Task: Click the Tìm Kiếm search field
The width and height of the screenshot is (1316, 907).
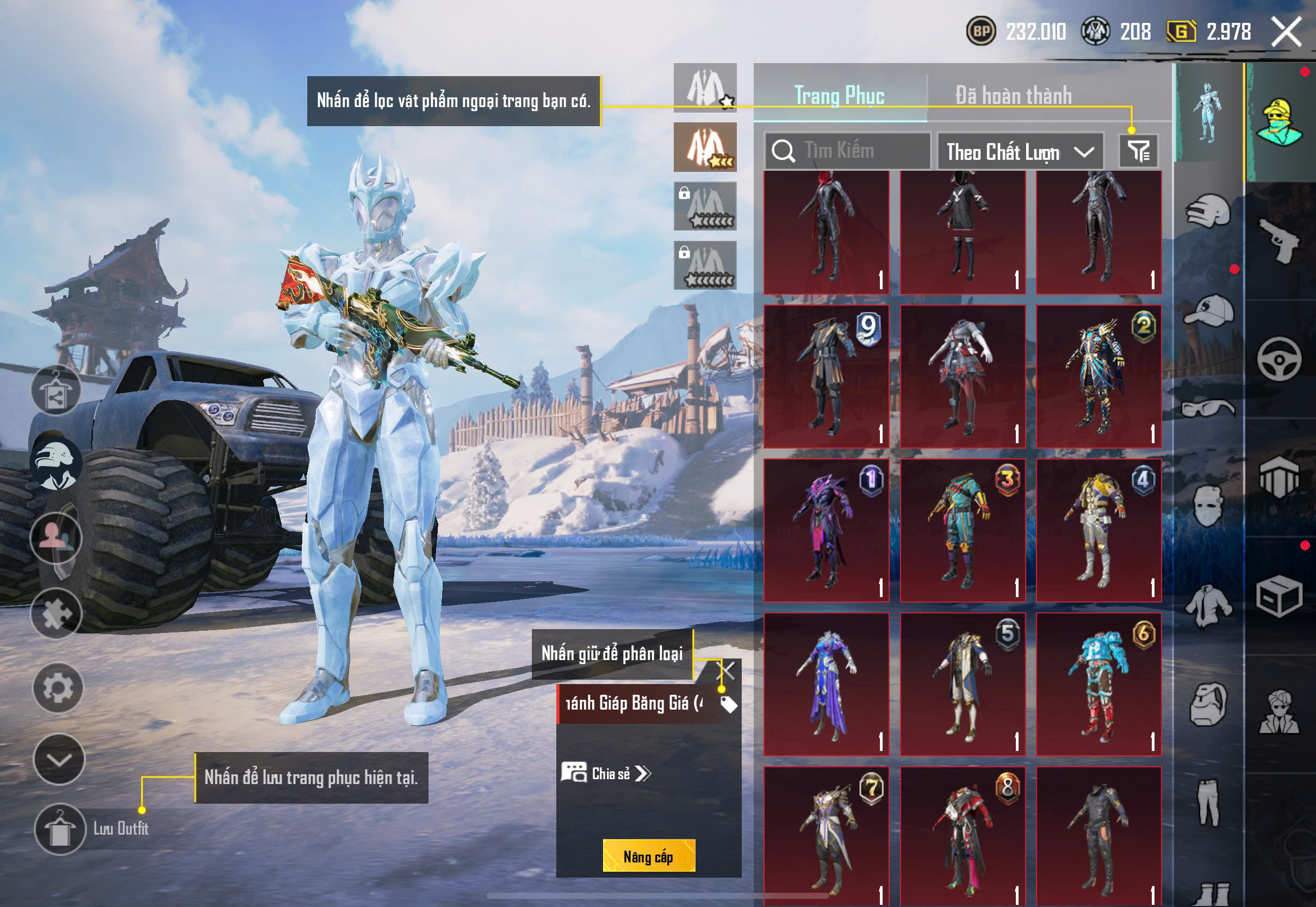Action: [847, 151]
